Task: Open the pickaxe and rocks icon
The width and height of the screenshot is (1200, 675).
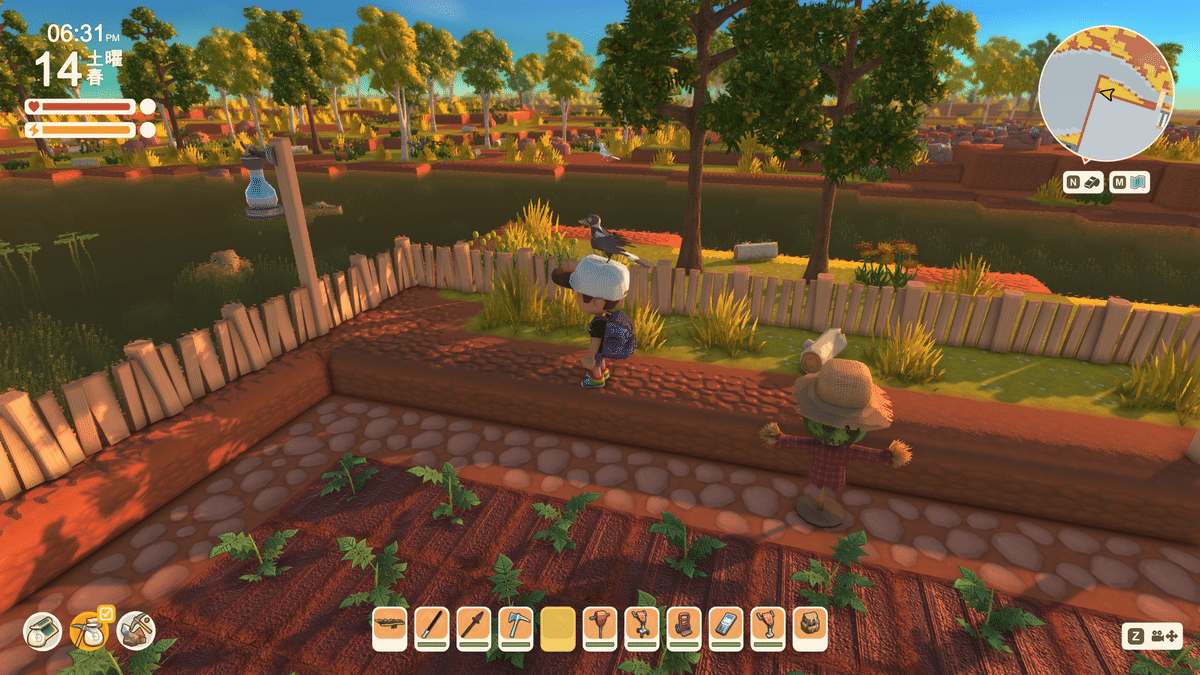Action: point(135,631)
